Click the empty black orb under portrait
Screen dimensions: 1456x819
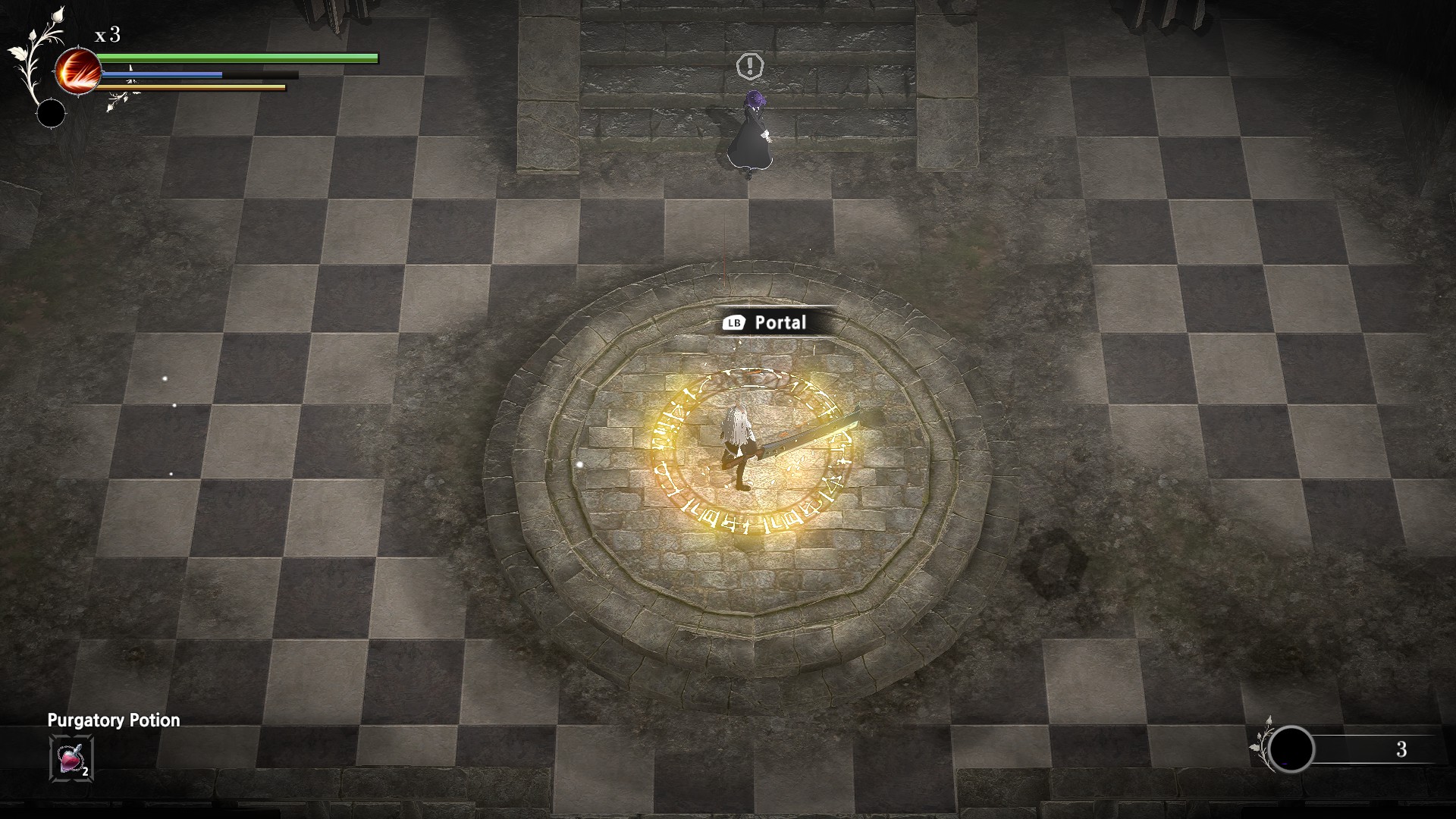[x=52, y=114]
